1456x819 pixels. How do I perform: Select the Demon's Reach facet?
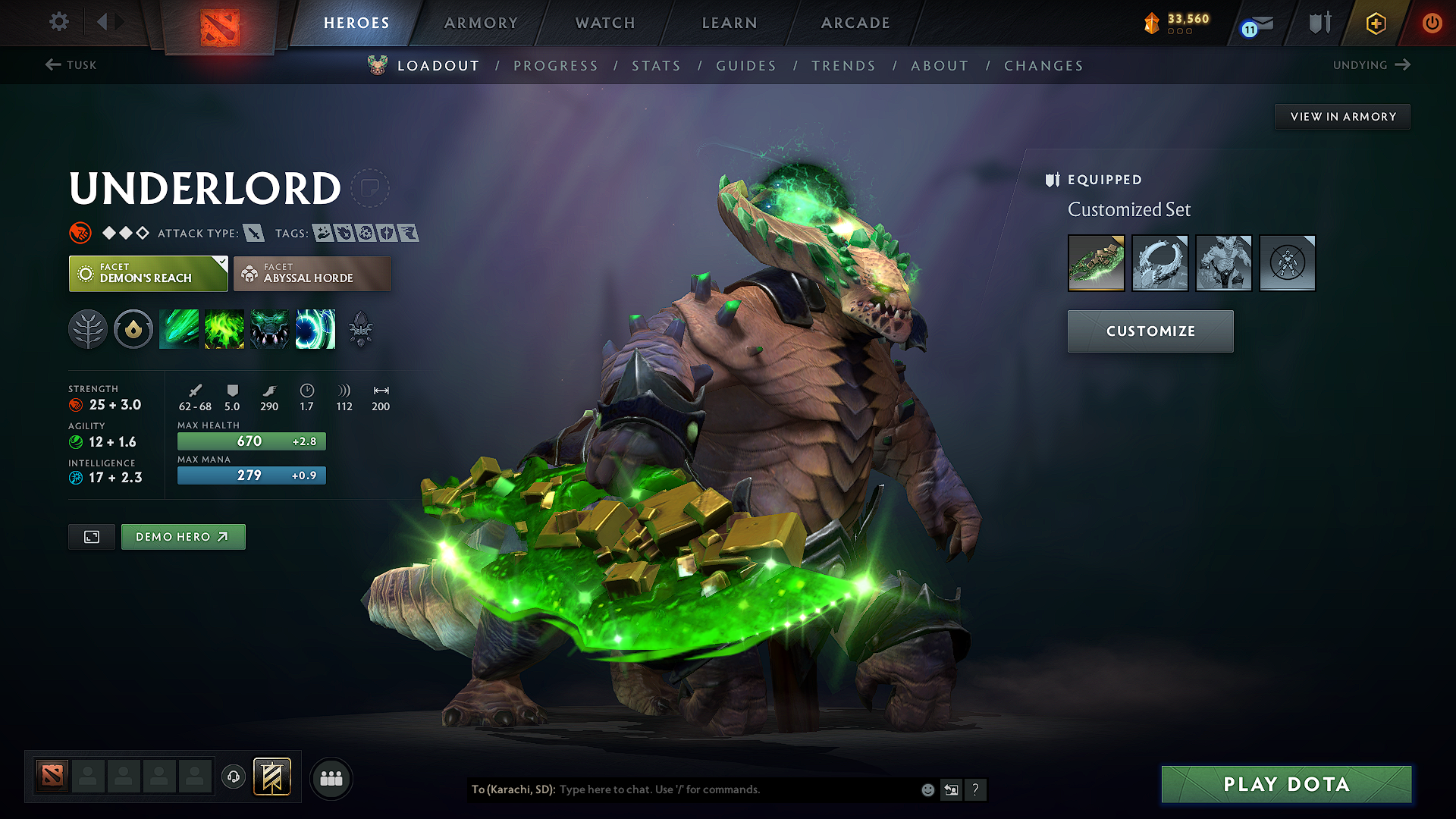(147, 273)
